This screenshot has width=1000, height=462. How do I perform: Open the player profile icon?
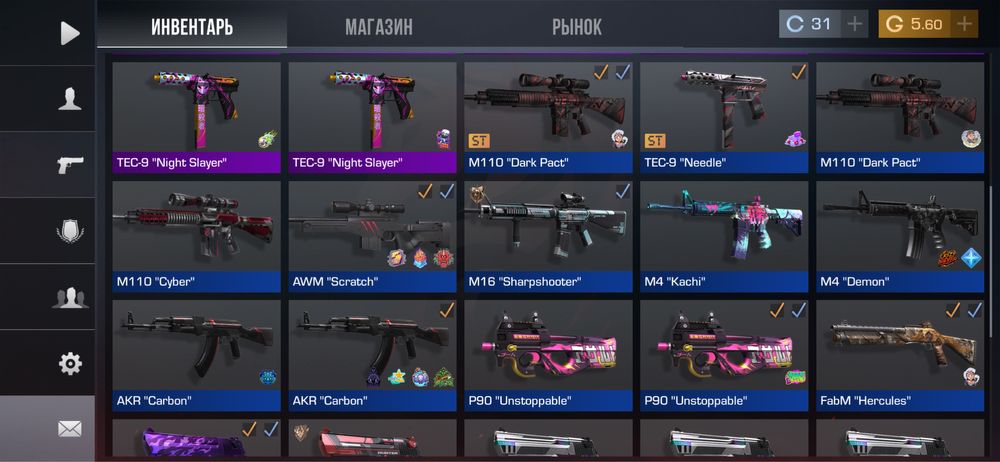pos(69,98)
